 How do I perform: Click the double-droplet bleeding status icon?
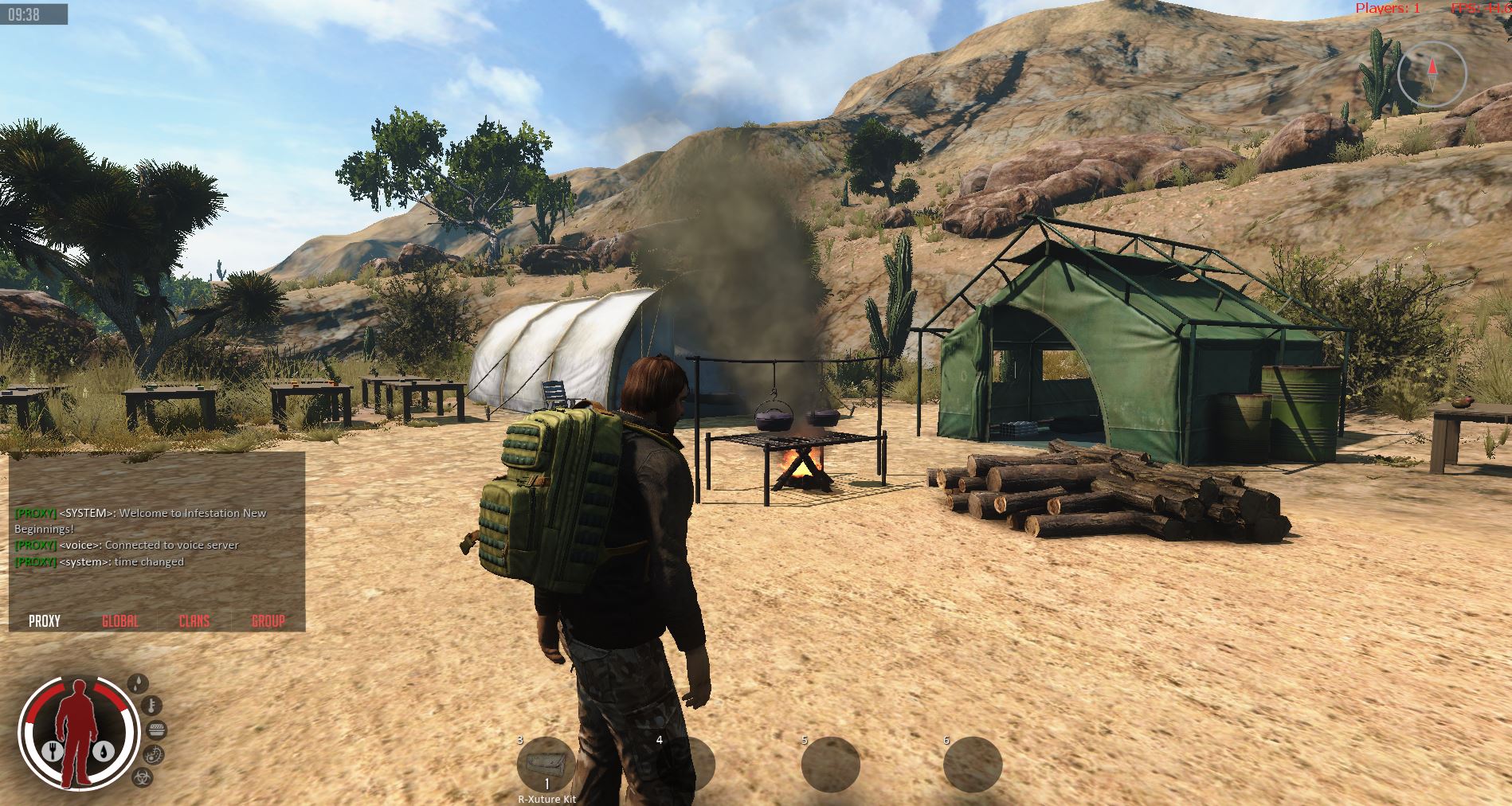[139, 683]
